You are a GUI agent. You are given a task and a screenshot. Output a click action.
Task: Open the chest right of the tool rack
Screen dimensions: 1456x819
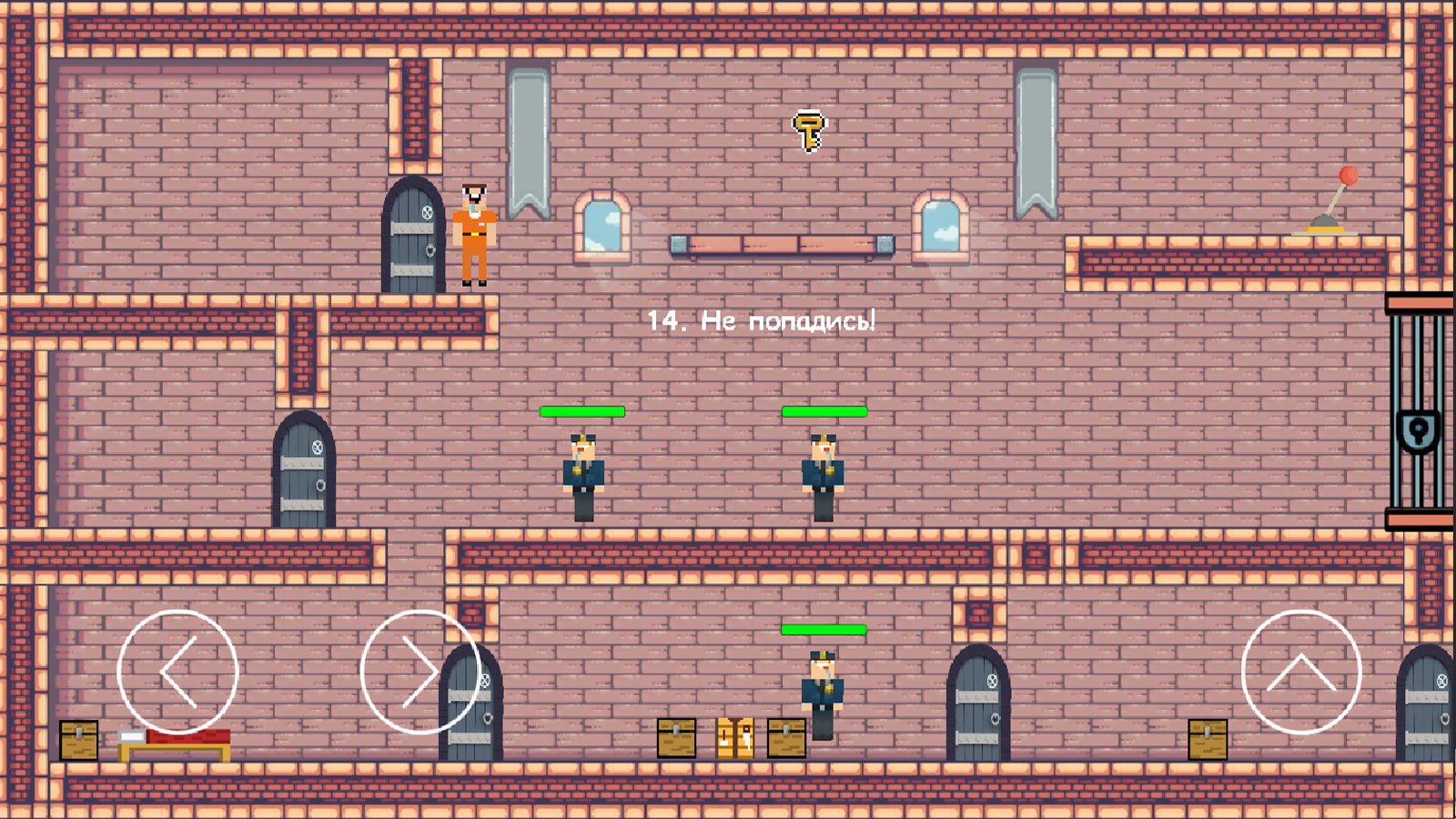[x=785, y=739]
